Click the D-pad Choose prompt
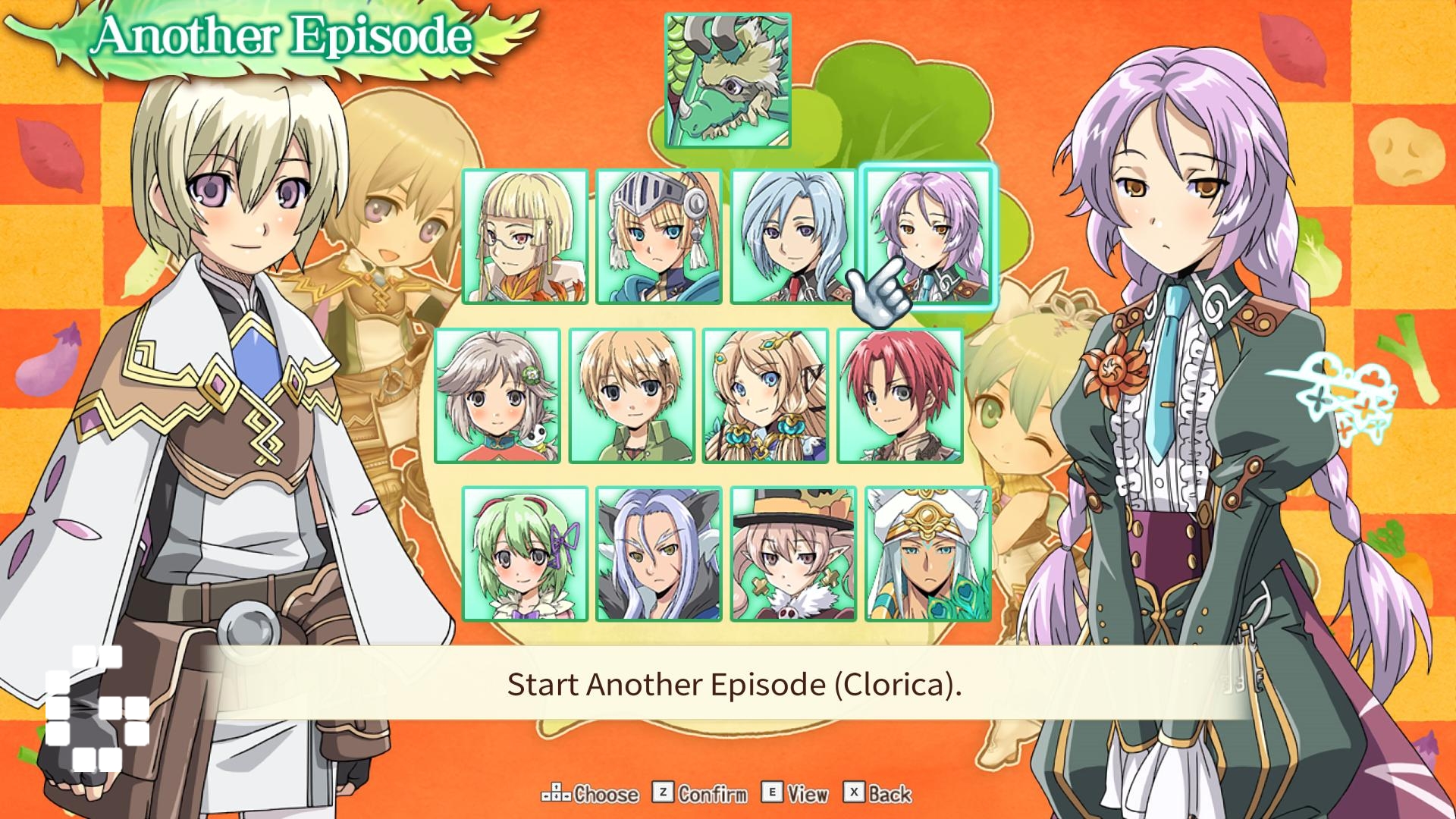 tap(590, 795)
